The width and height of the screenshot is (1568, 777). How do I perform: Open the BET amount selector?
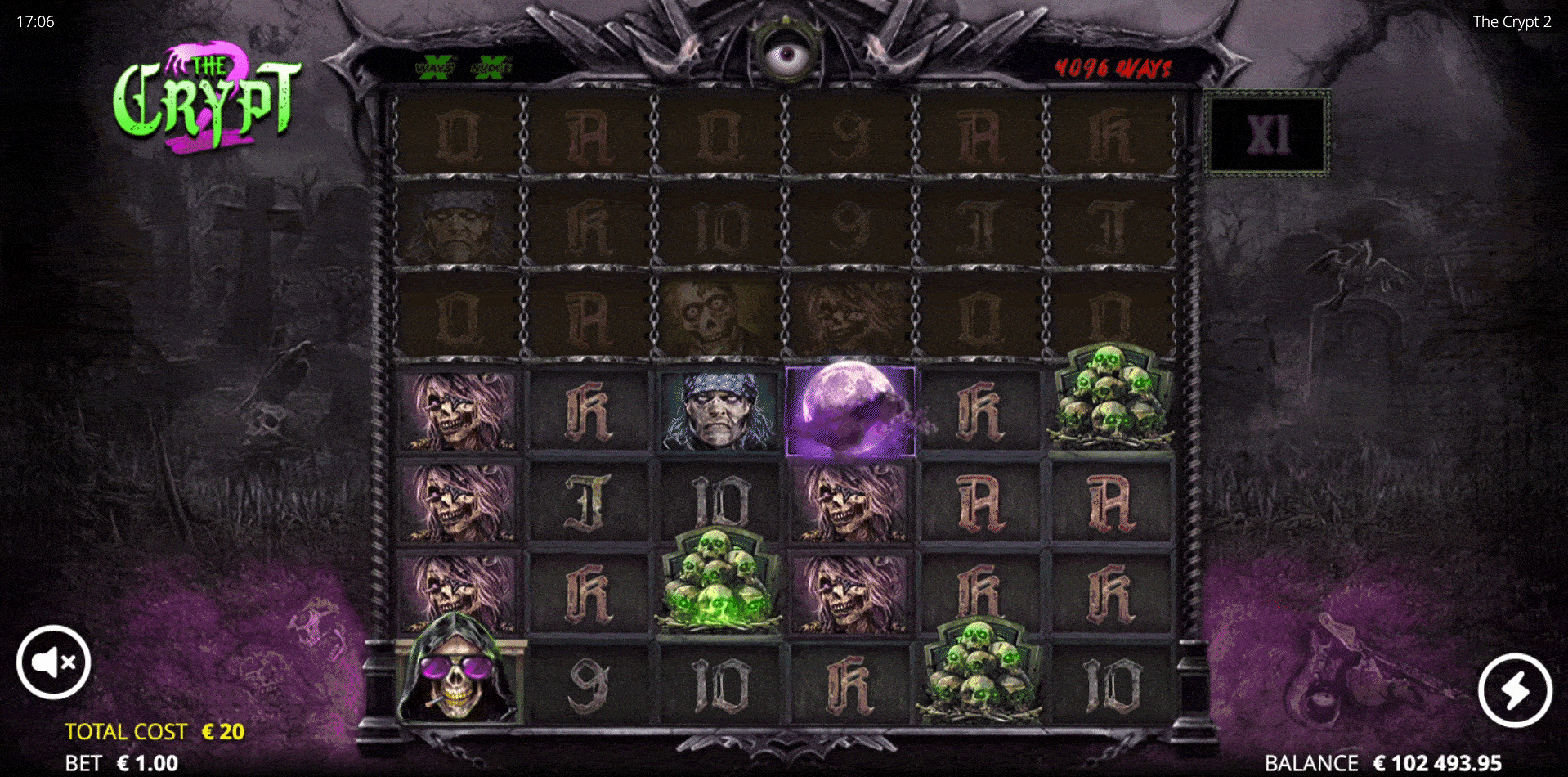point(121,762)
